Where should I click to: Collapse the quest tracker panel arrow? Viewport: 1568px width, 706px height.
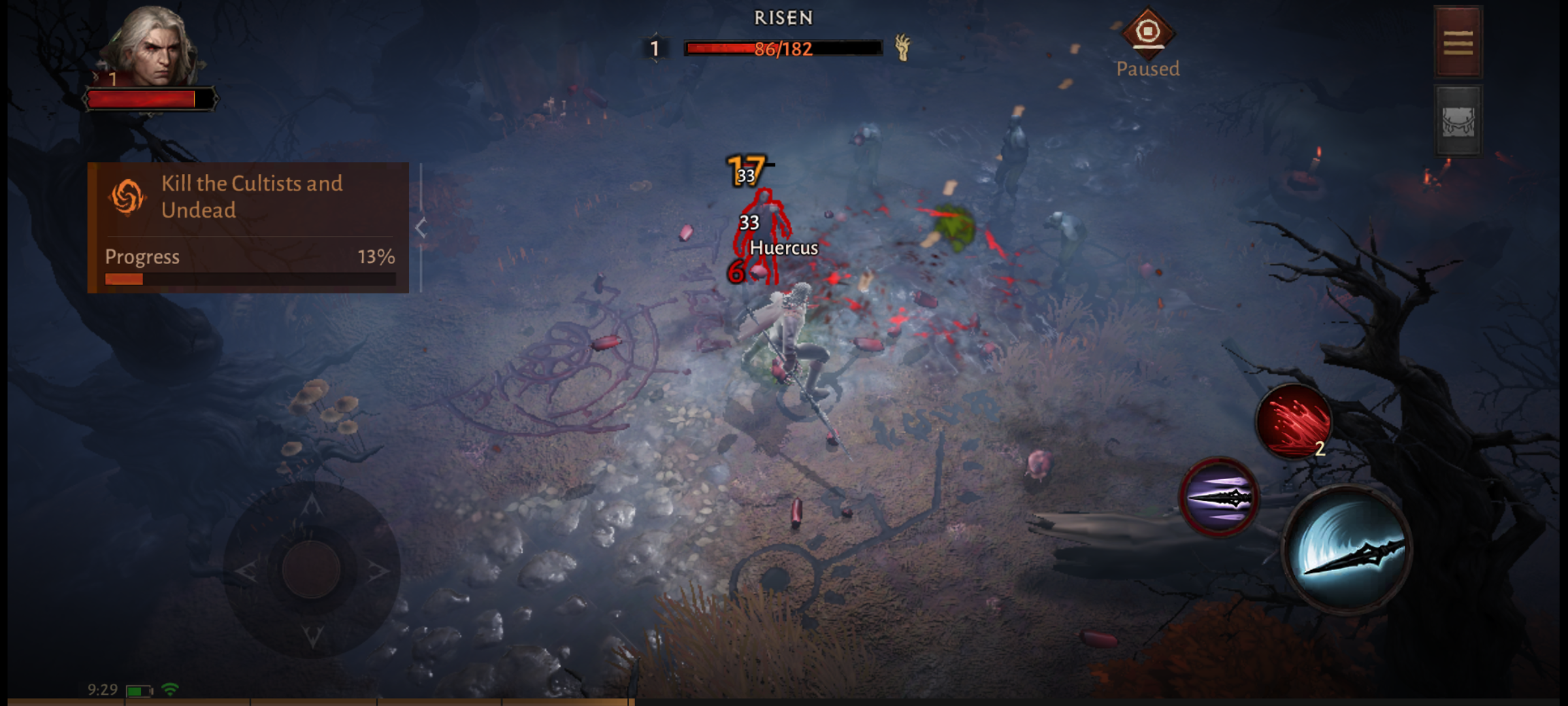point(421,228)
